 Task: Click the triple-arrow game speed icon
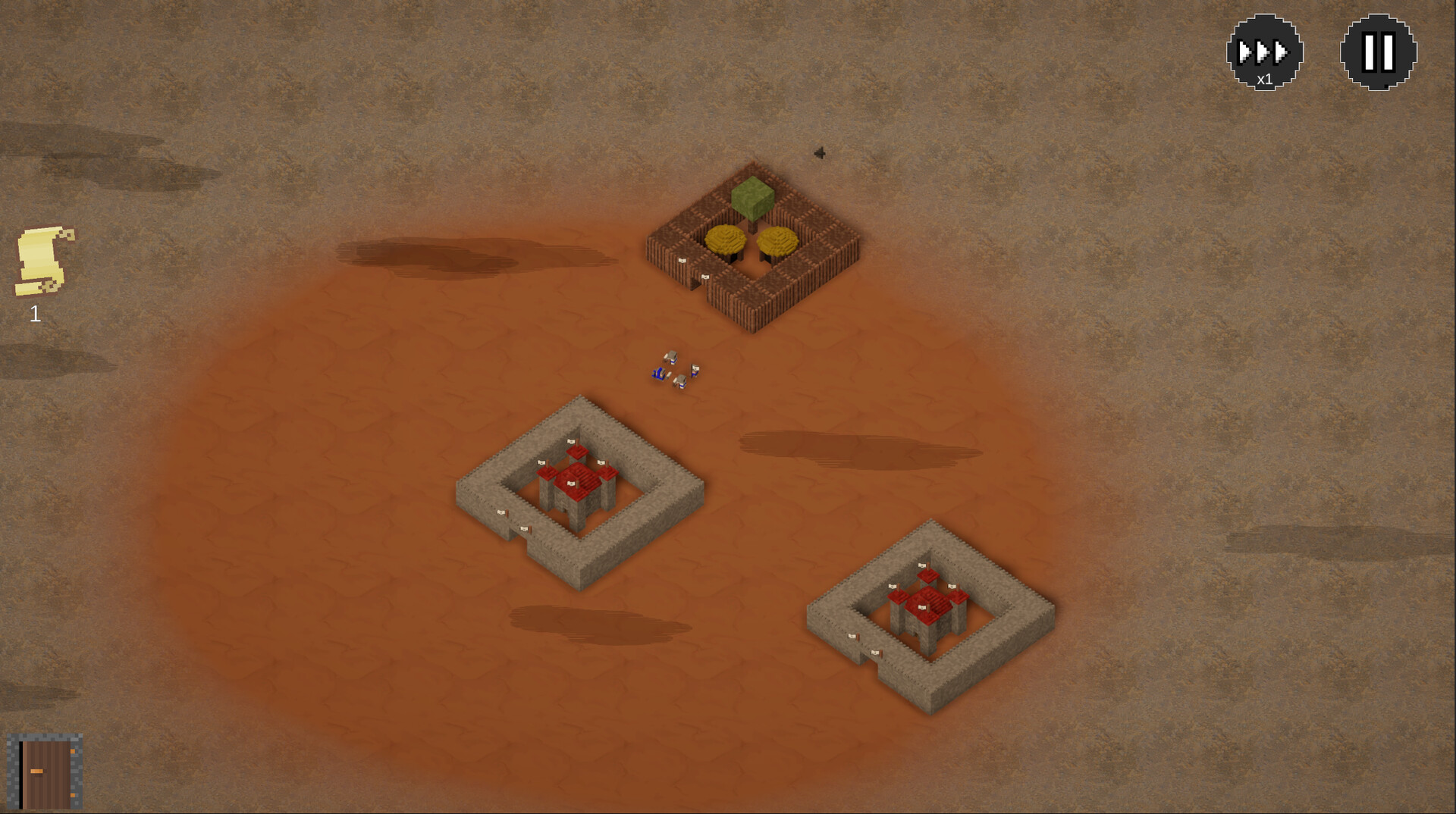coord(1261,50)
